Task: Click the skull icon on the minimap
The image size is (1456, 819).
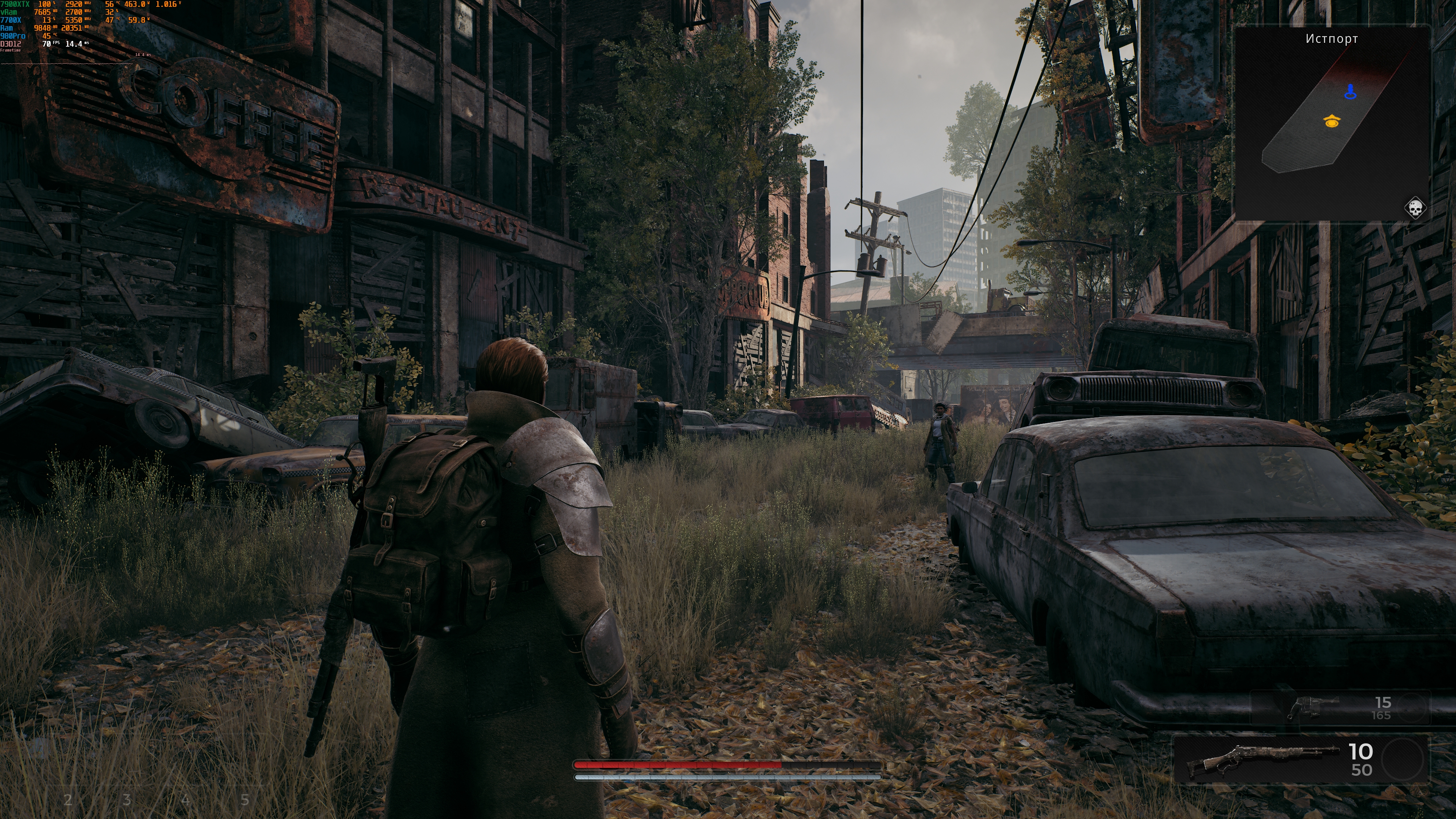Action: click(1415, 209)
